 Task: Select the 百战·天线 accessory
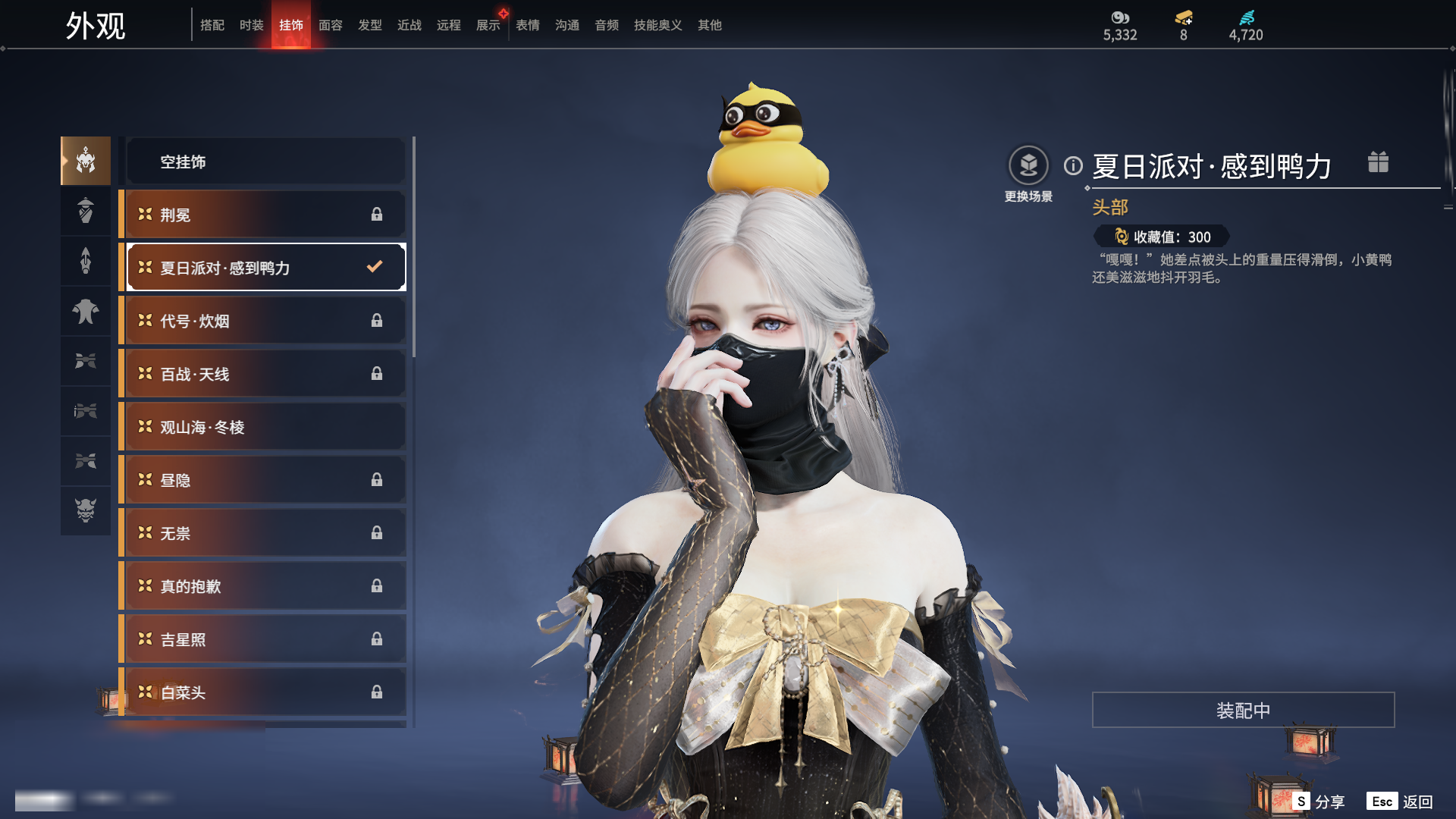[265, 374]
